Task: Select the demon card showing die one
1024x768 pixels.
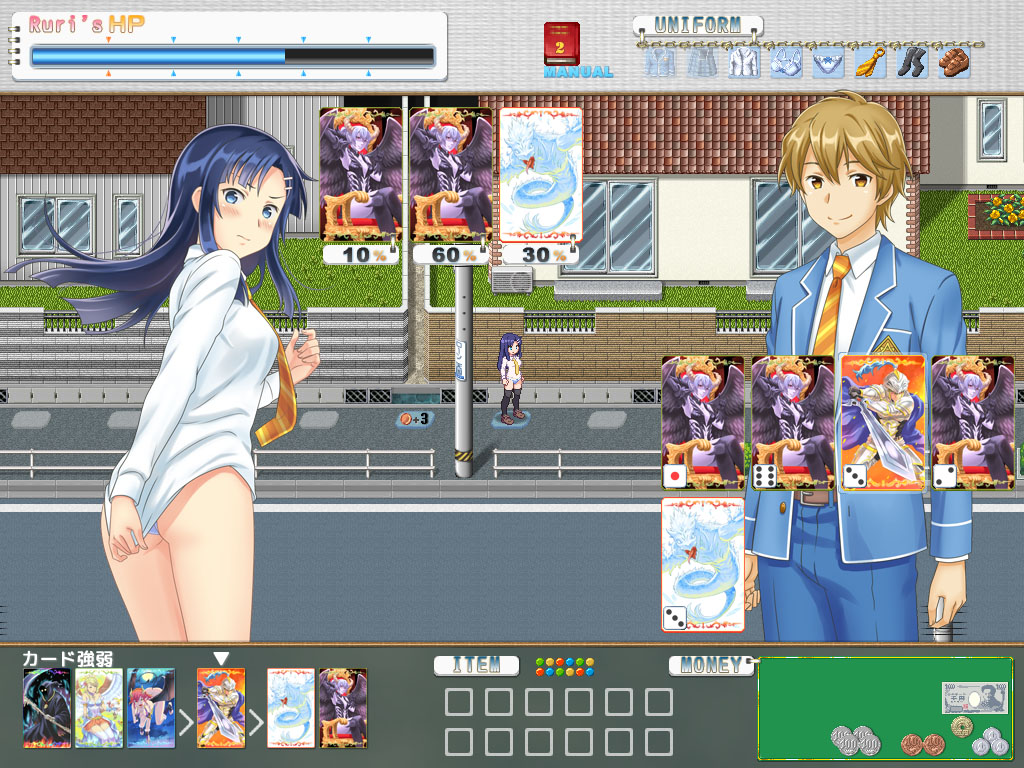Action: point(702,421)
